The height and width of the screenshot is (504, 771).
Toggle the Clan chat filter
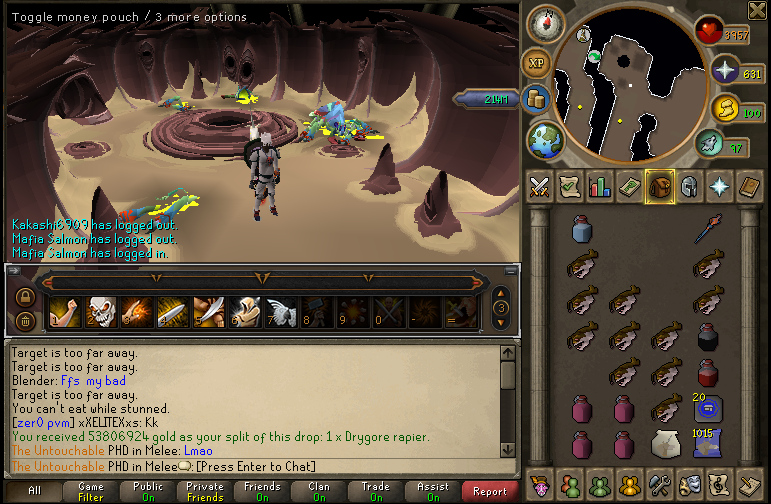coord(319,491)
